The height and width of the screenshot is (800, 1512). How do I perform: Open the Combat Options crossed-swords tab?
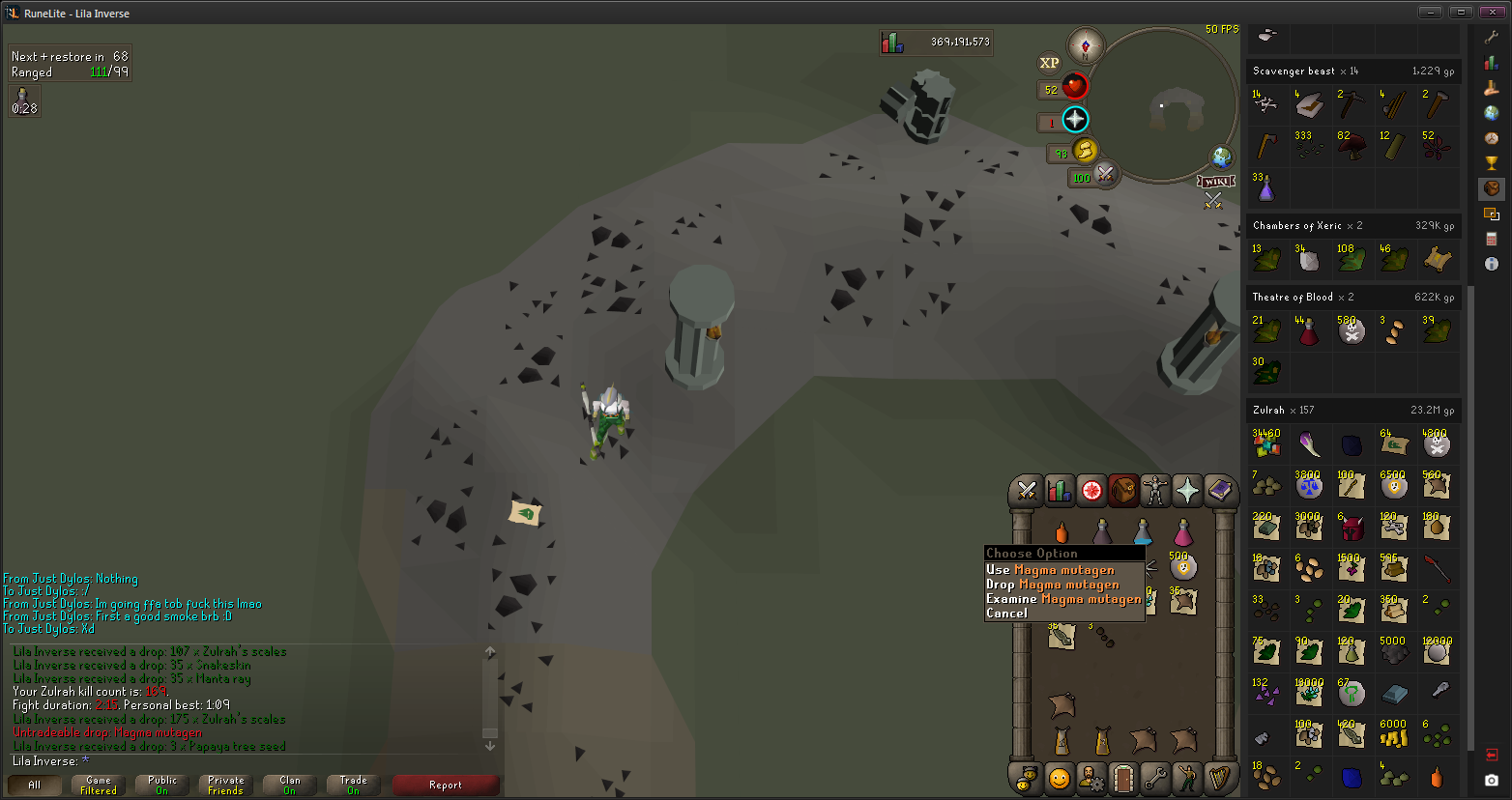click(x=1027, y=491)
